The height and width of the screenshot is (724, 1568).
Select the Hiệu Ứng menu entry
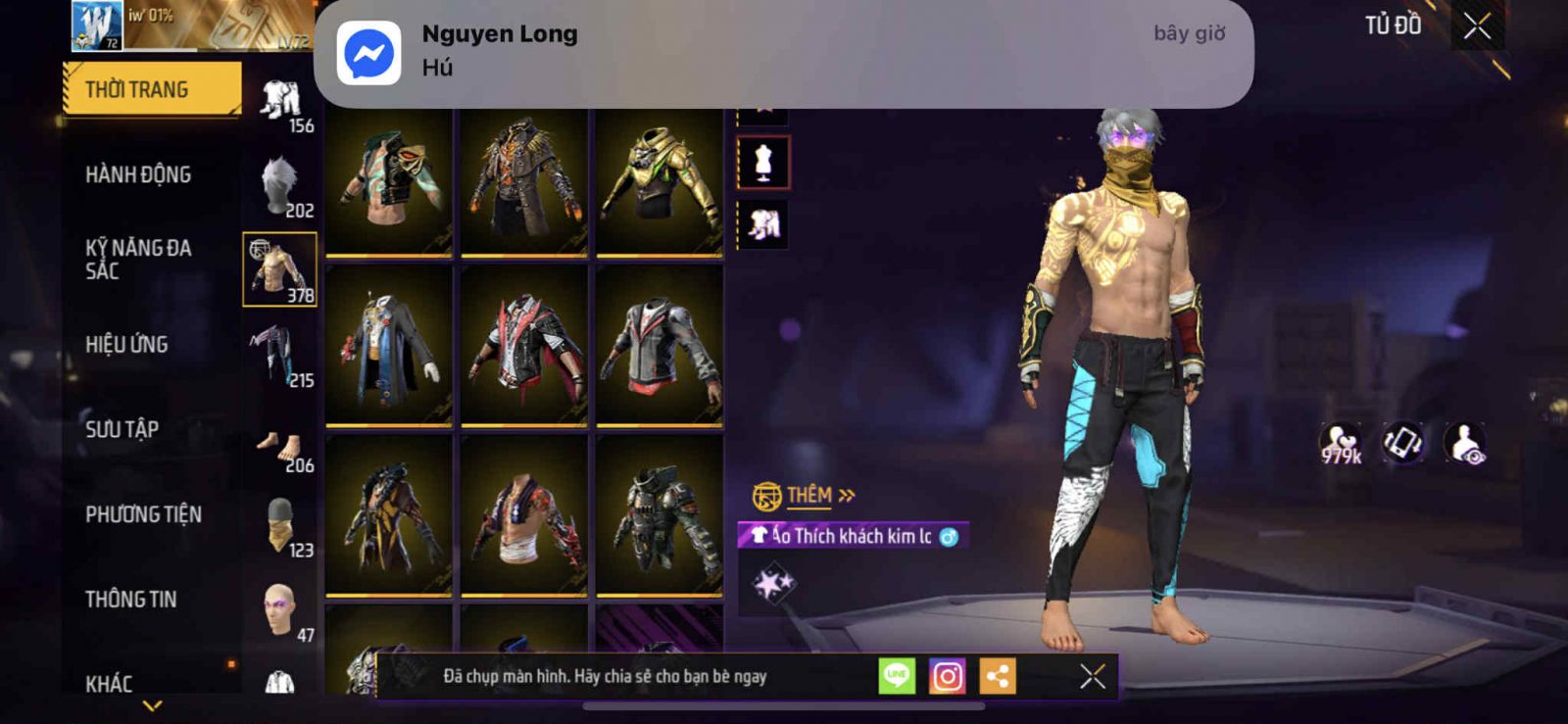coord(126,345)
